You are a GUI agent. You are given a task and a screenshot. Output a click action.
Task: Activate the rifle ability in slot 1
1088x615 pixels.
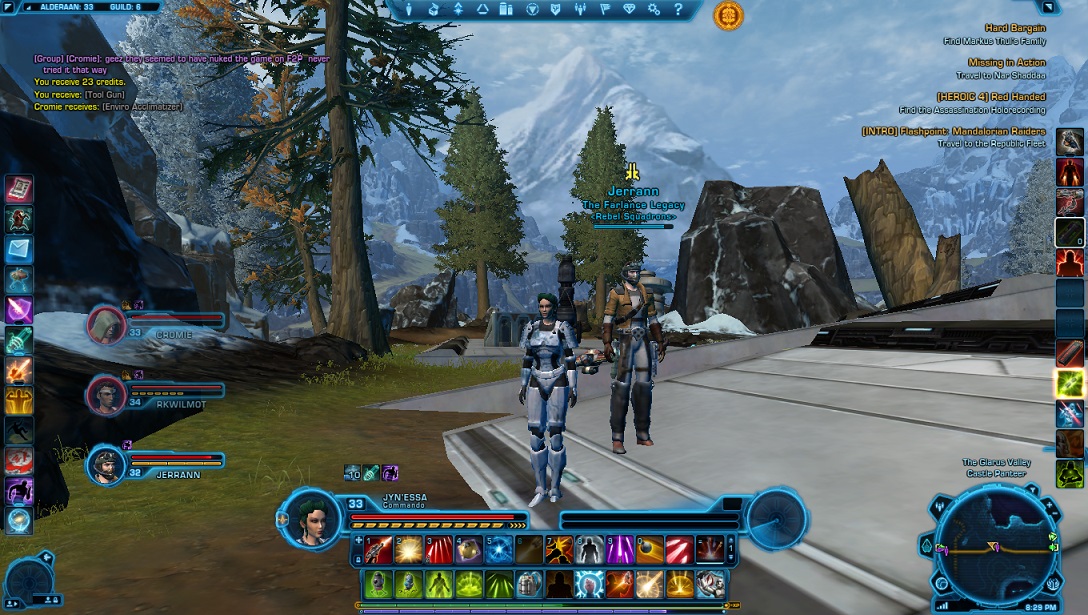[378, 550]
